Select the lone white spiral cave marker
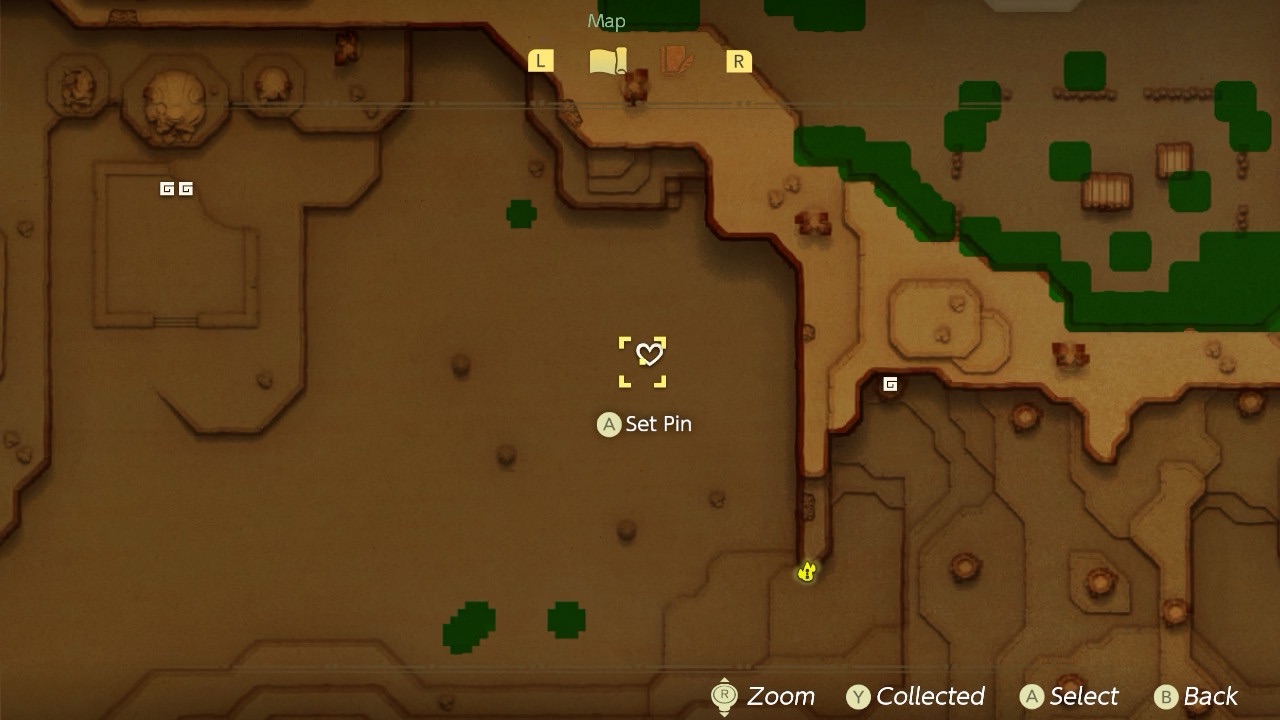 pyautogui.click(x=890, y=384)
